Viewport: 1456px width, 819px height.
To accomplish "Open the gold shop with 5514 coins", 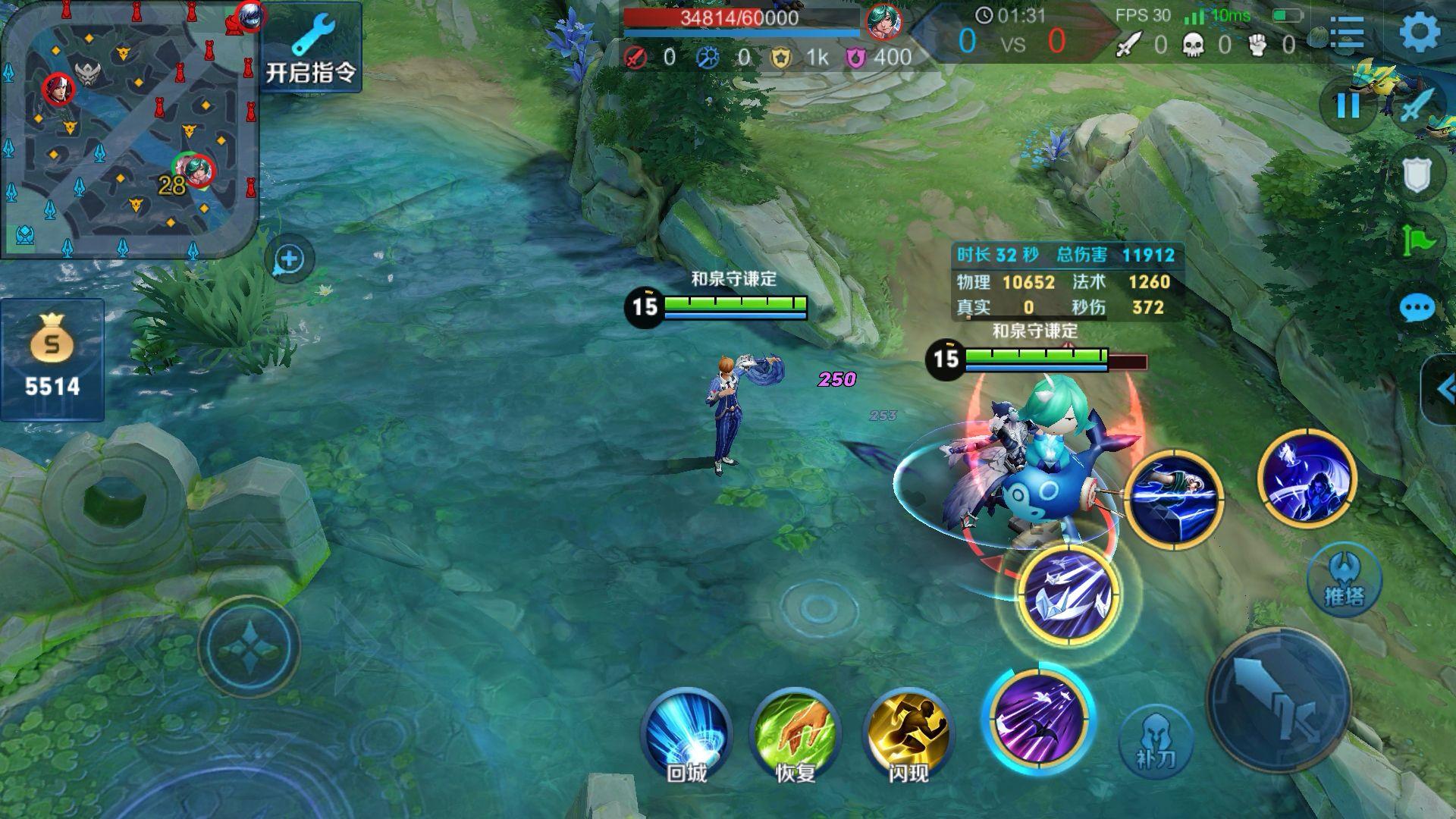I will 52,360.
